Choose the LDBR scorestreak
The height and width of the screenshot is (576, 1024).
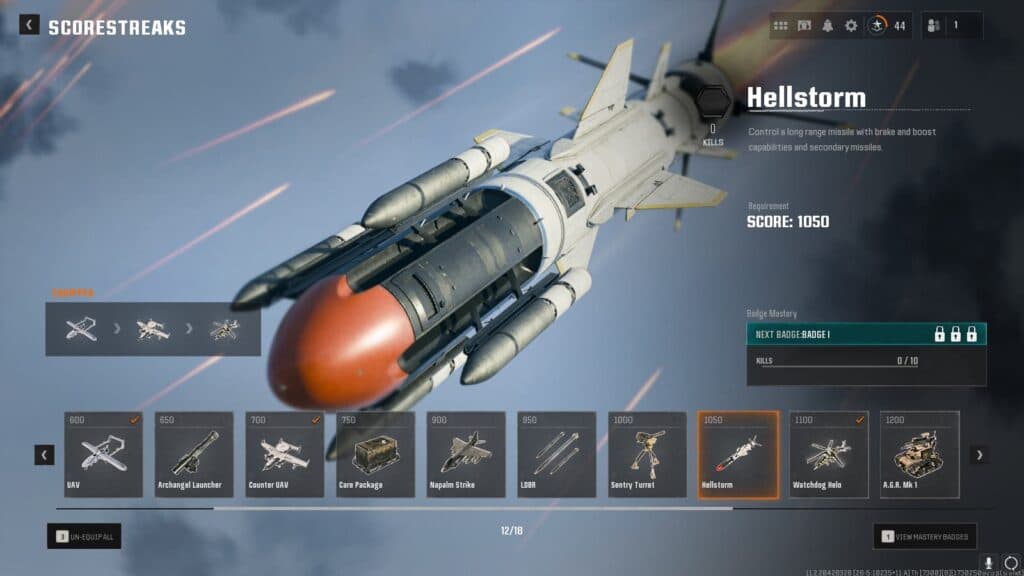(x=557, y=454)
